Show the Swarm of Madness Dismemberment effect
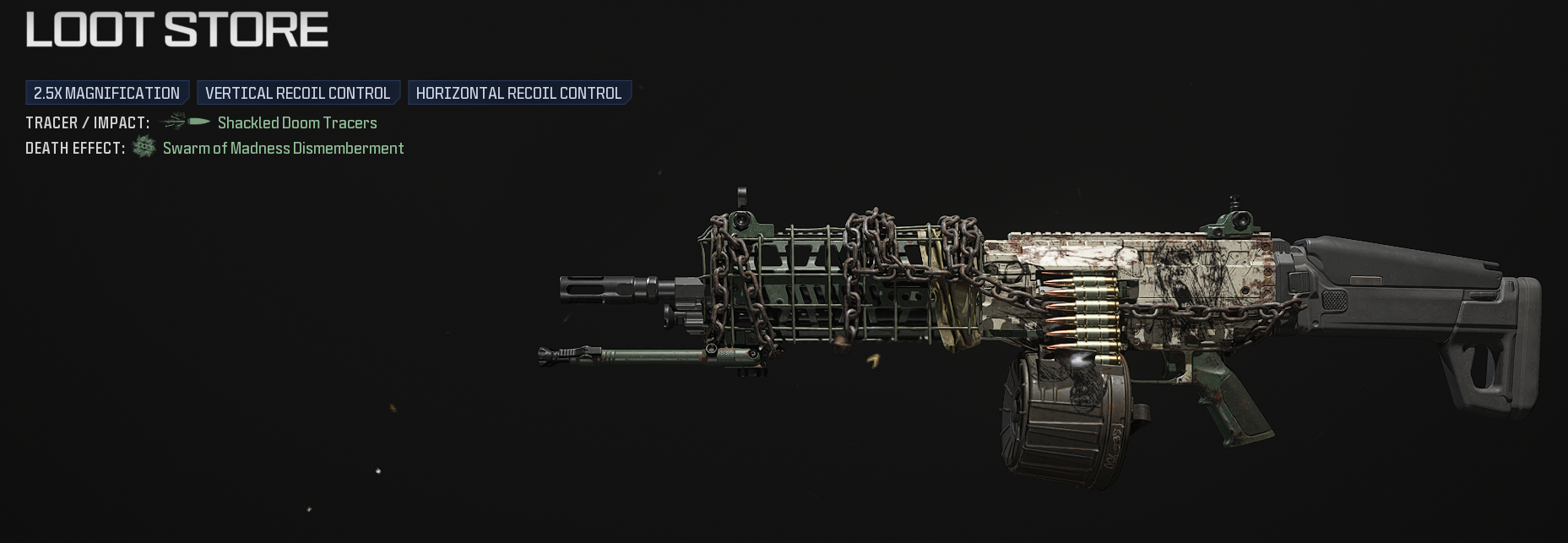Image resolution: width=1568 pixels, height=543 pixels. tap(283, 149)
